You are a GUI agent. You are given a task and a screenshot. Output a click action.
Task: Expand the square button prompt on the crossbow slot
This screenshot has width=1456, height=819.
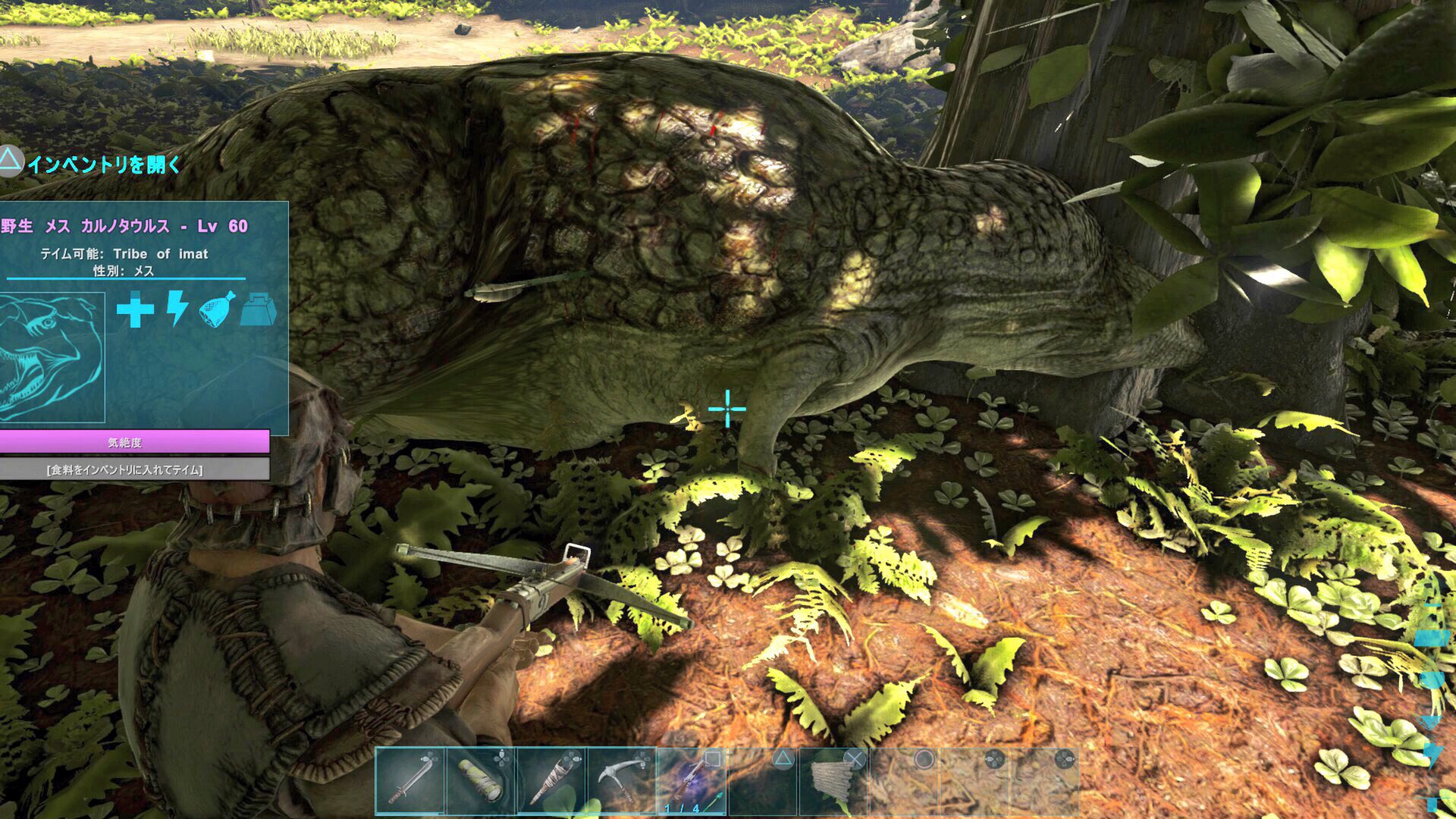pos(714,757)
